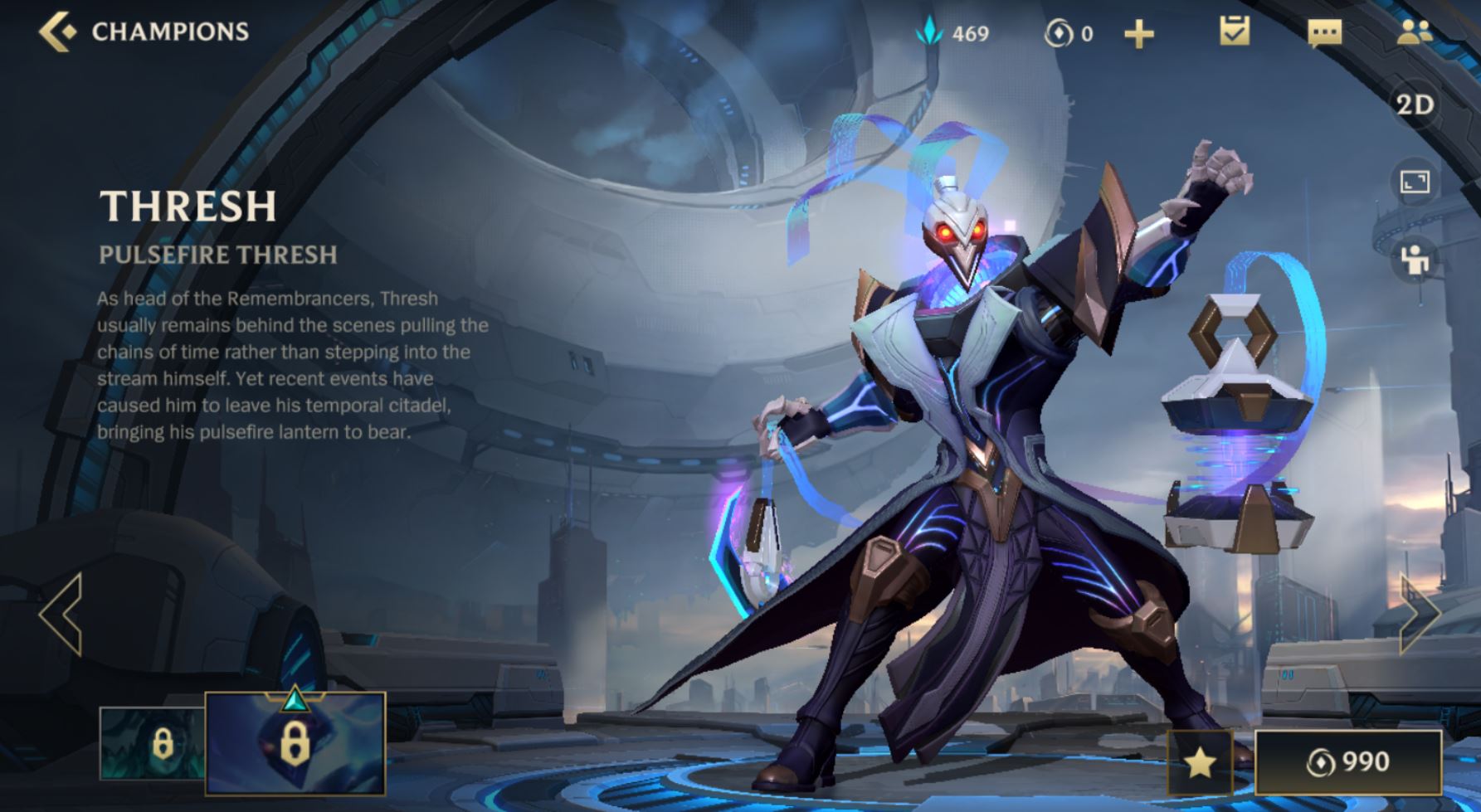Add more Wild Cores with the plus button

(x=1138, y=34)
